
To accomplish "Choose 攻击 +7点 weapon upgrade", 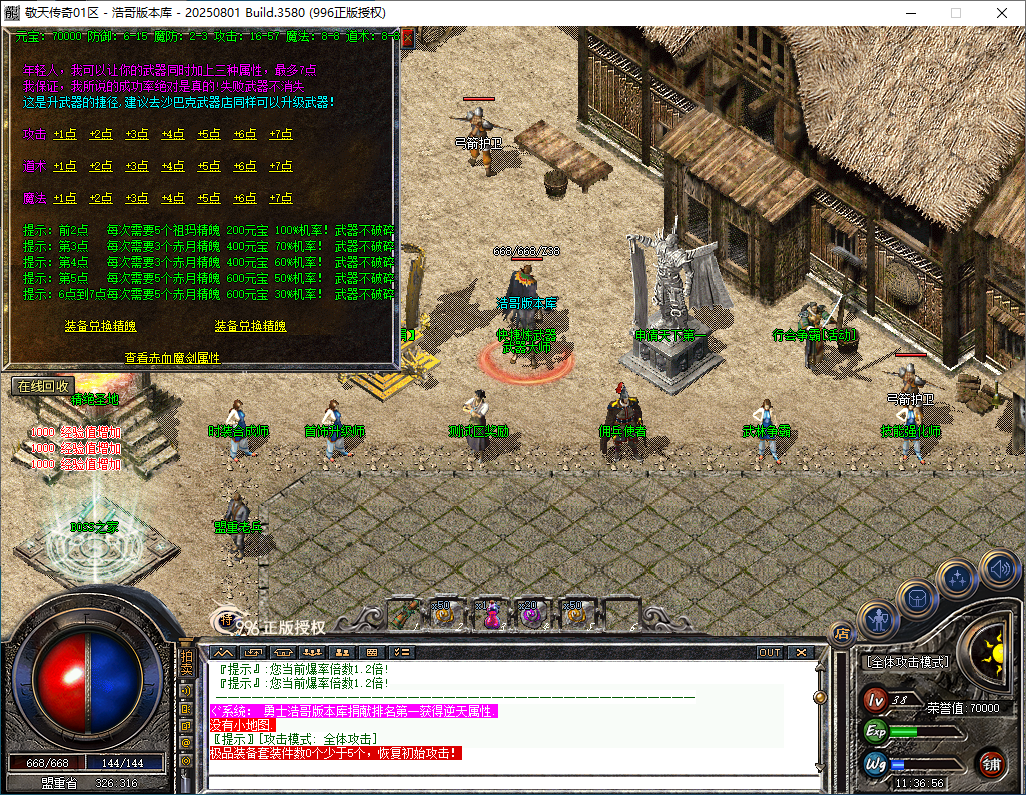I will click(281, 134).
